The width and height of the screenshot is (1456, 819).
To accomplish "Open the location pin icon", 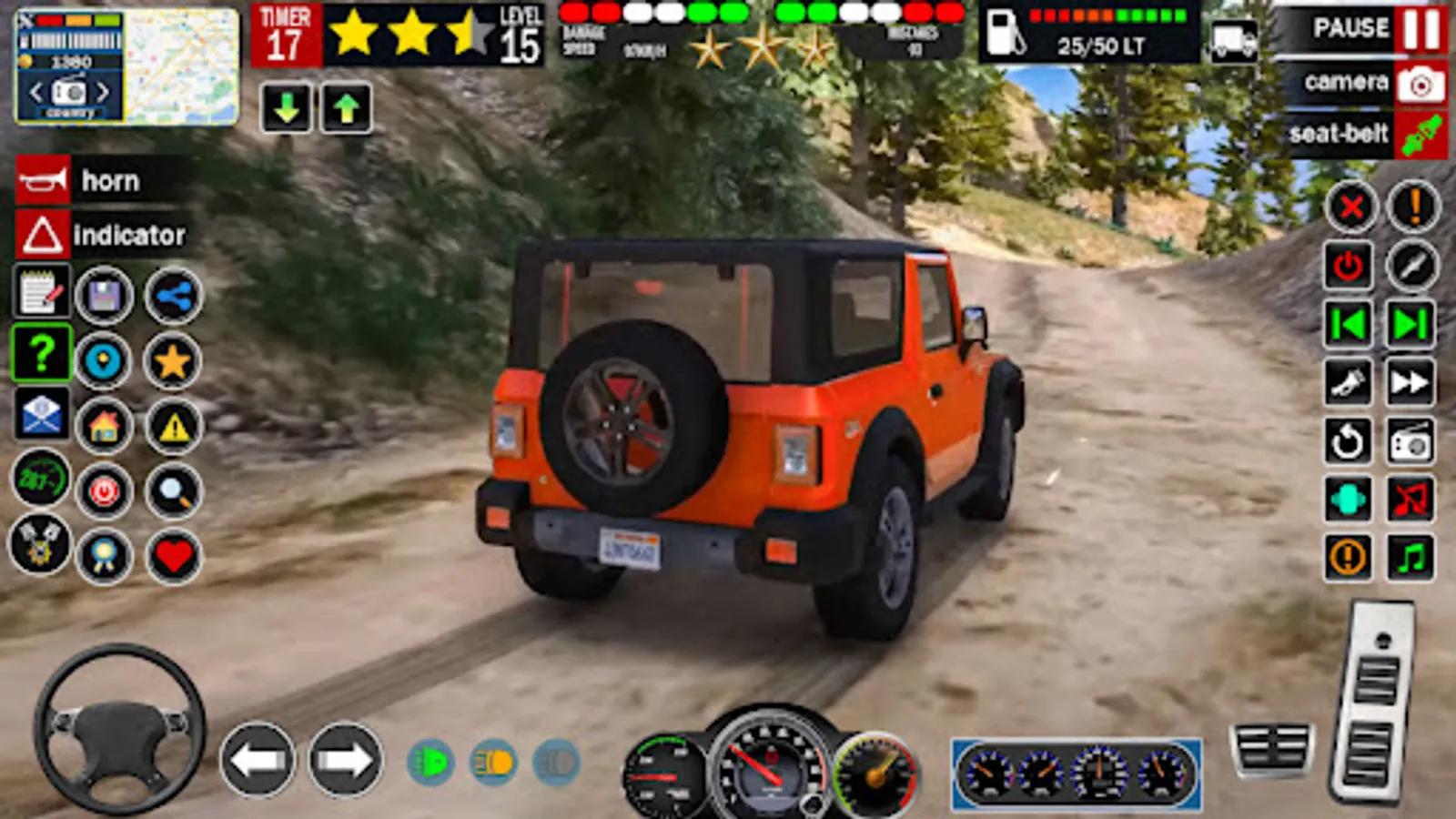I will coord(105,359).
